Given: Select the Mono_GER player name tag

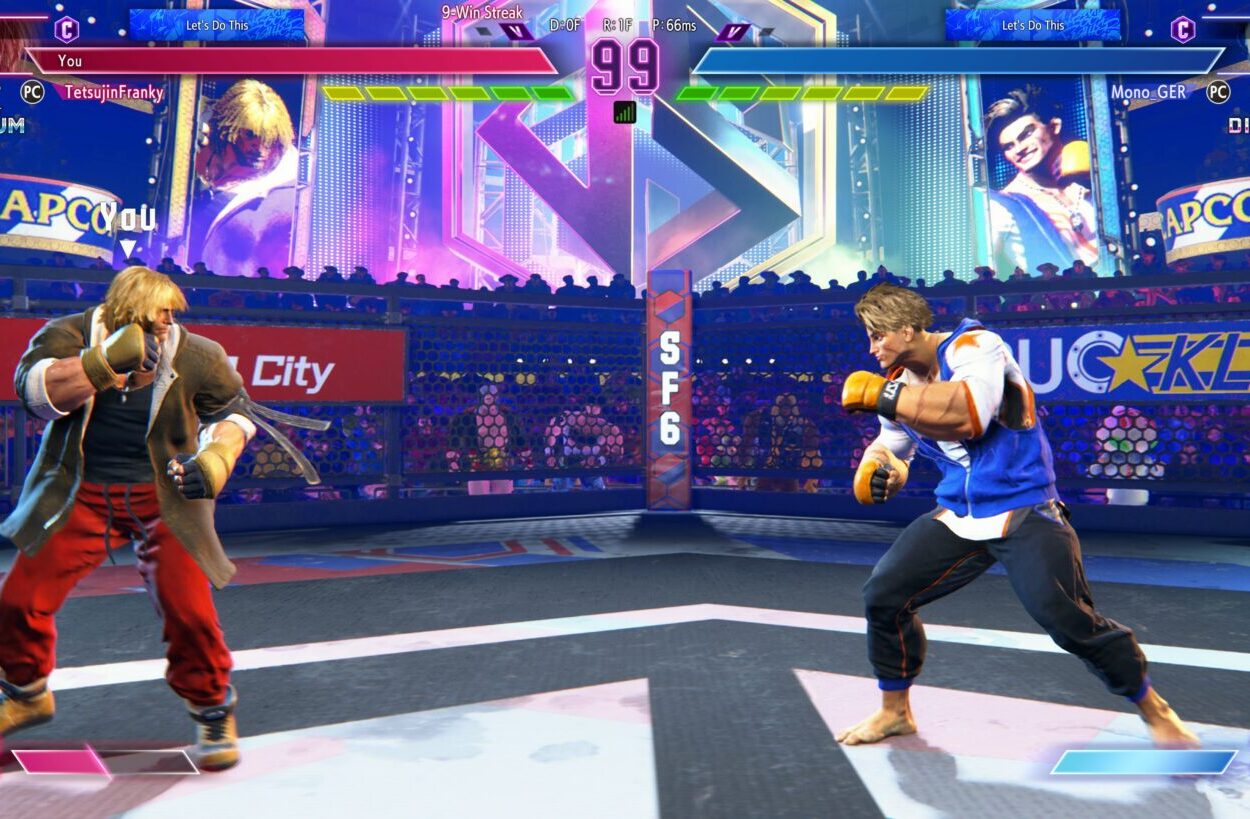Looking at the screenshot, I should coord(1148,92).
